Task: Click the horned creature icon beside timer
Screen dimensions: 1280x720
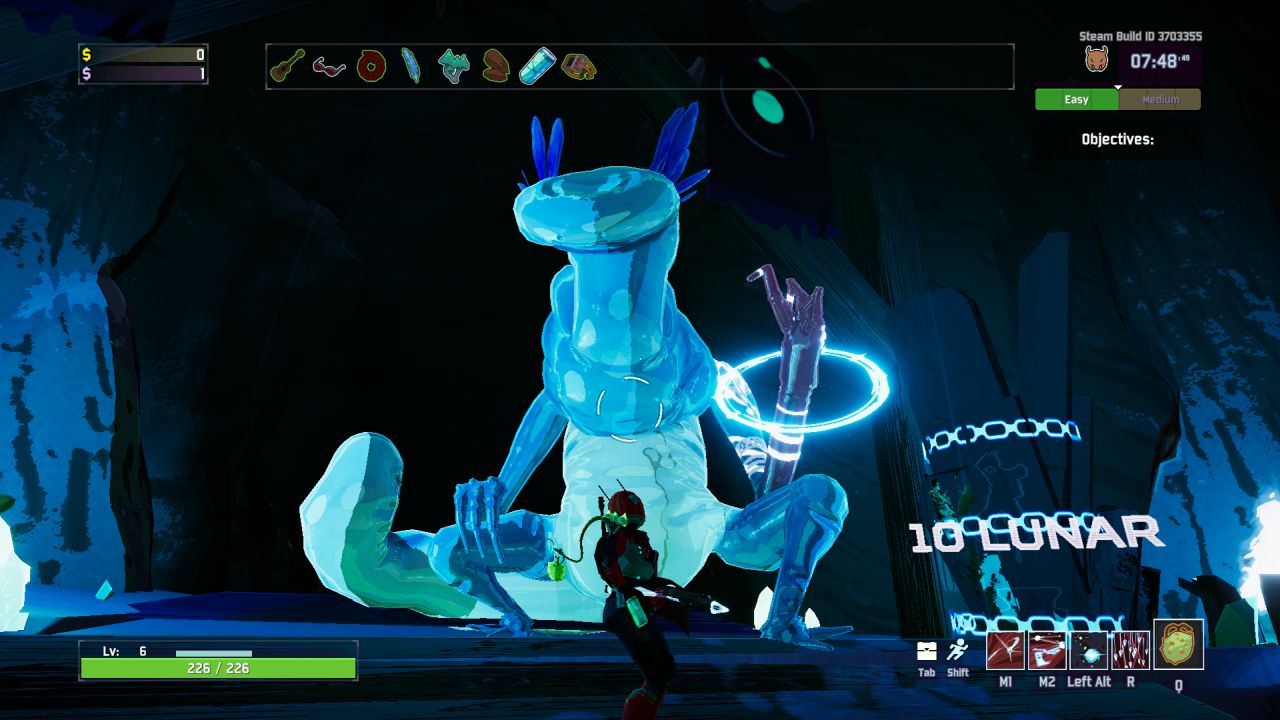Action: (1097, 60)
